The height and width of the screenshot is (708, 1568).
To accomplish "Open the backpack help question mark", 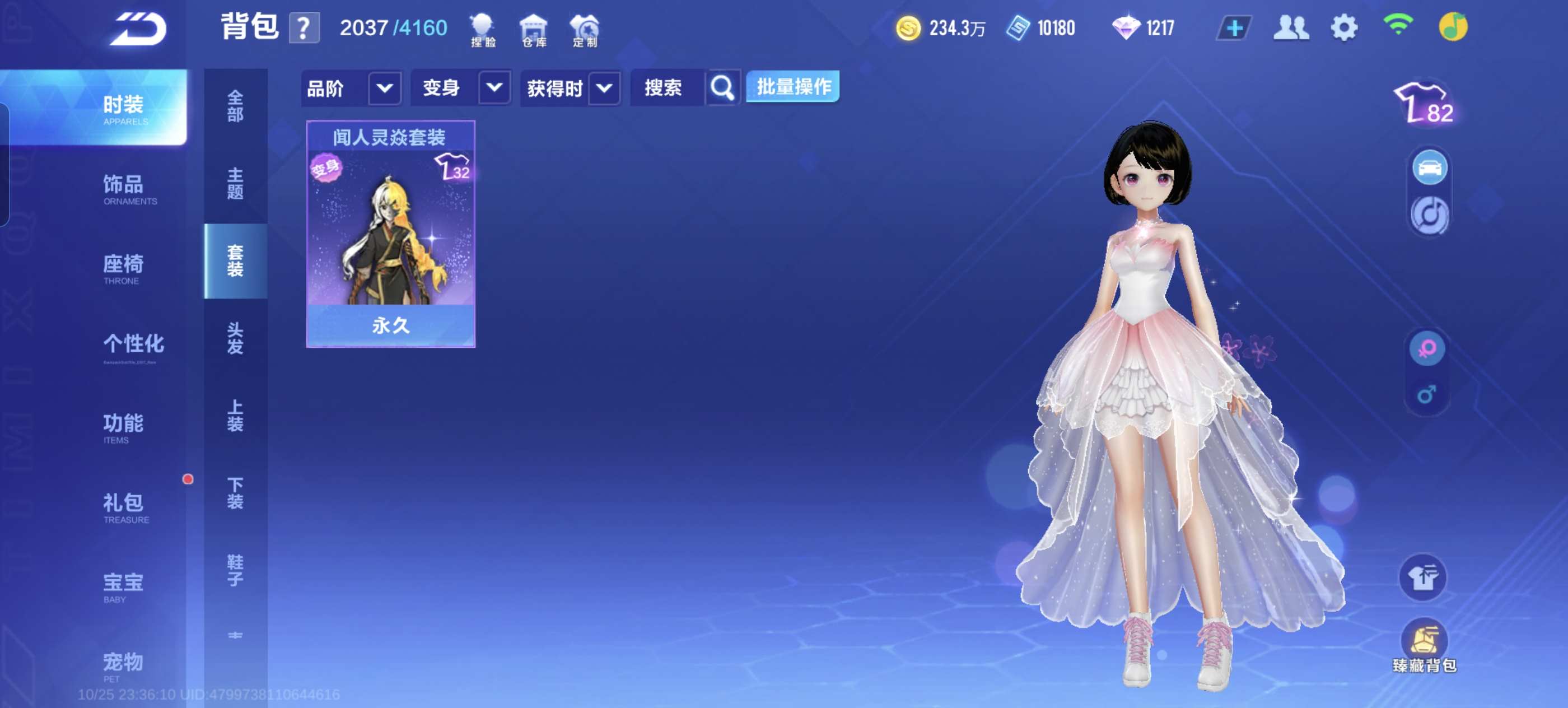I will click(304, 28).
